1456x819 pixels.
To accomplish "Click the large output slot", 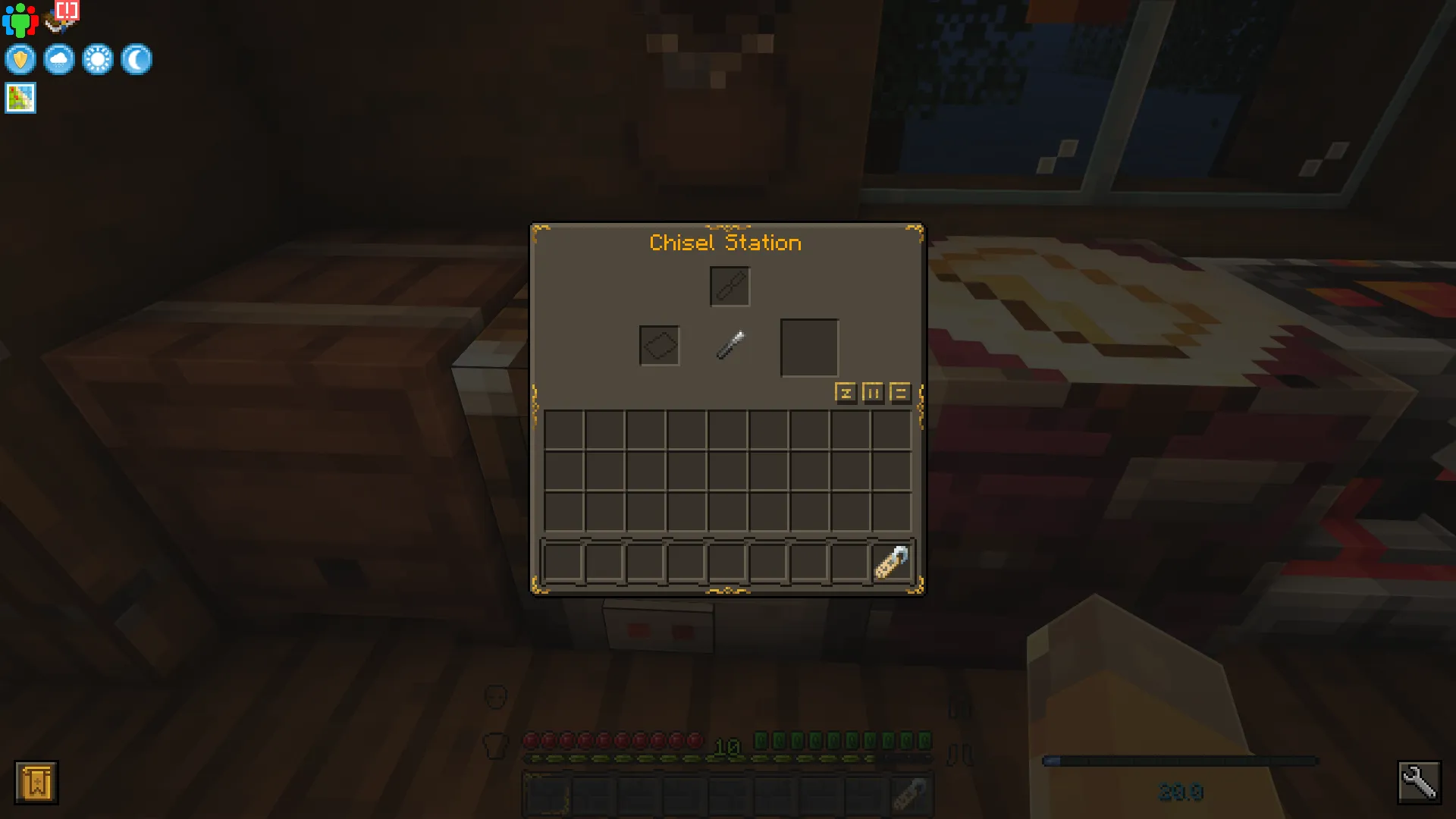I will tap(808, 347).
